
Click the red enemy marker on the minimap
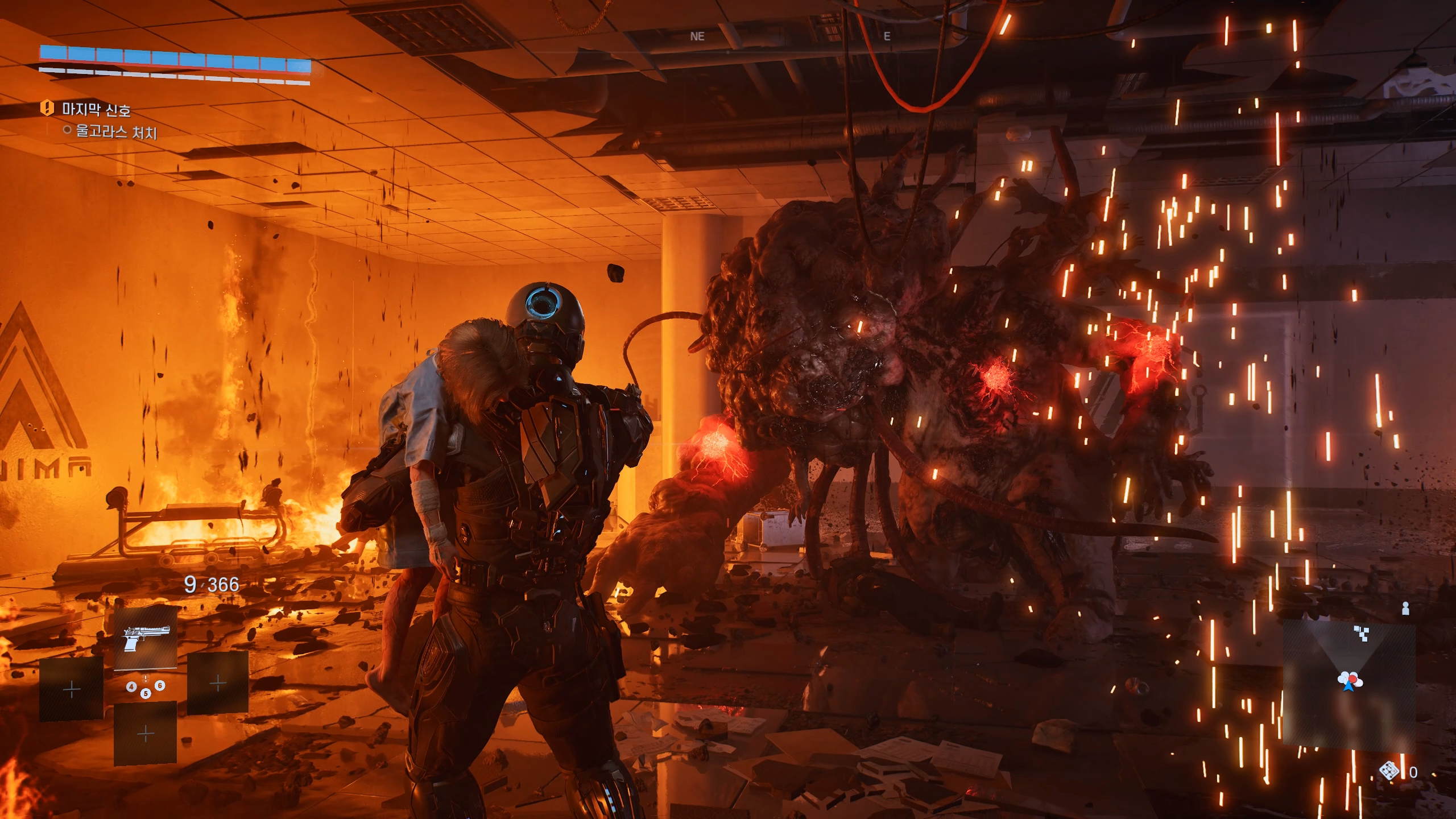1352,677
